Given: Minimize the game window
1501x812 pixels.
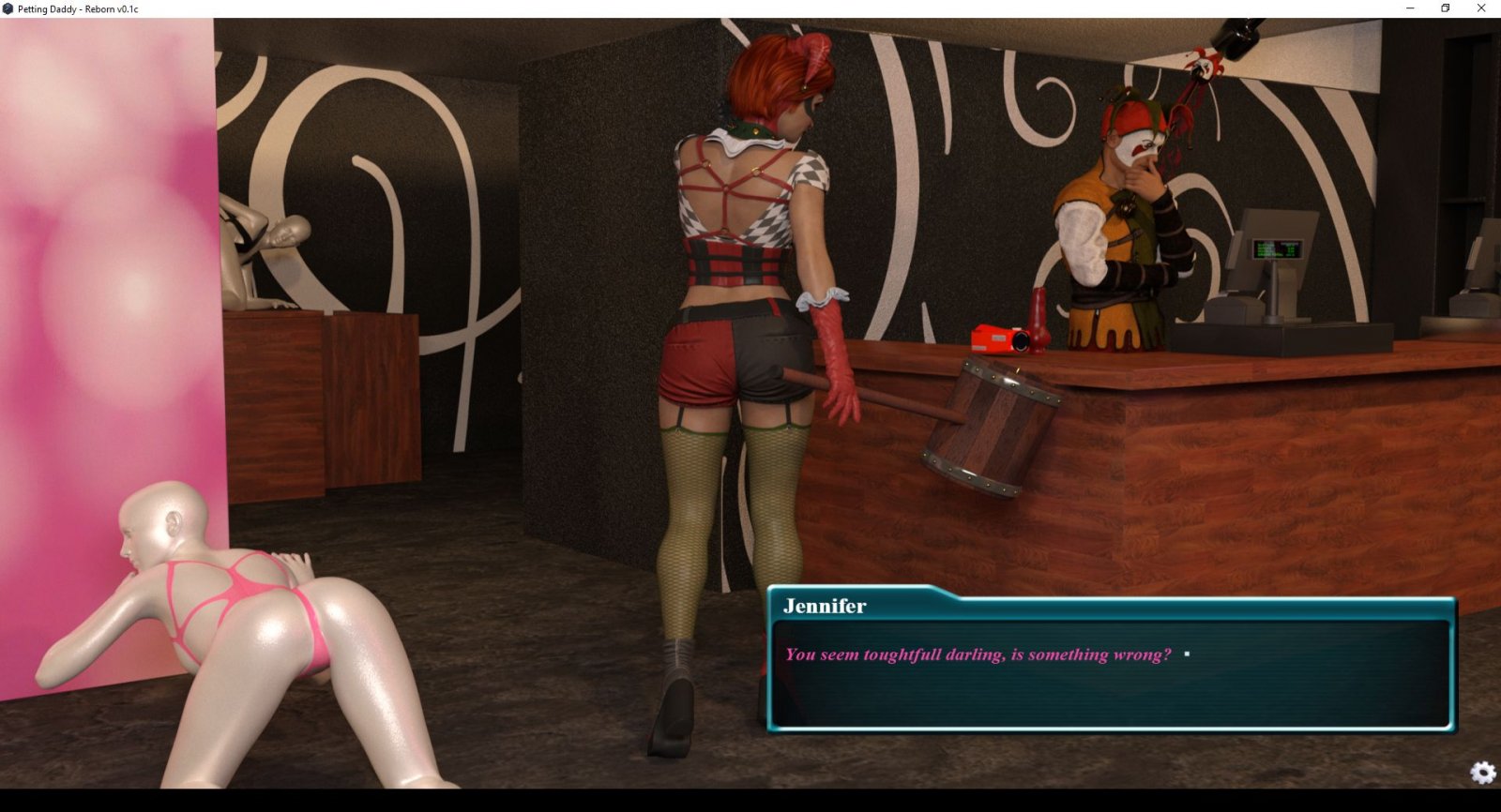Looking at the screenshot, I should point(1410,8).
